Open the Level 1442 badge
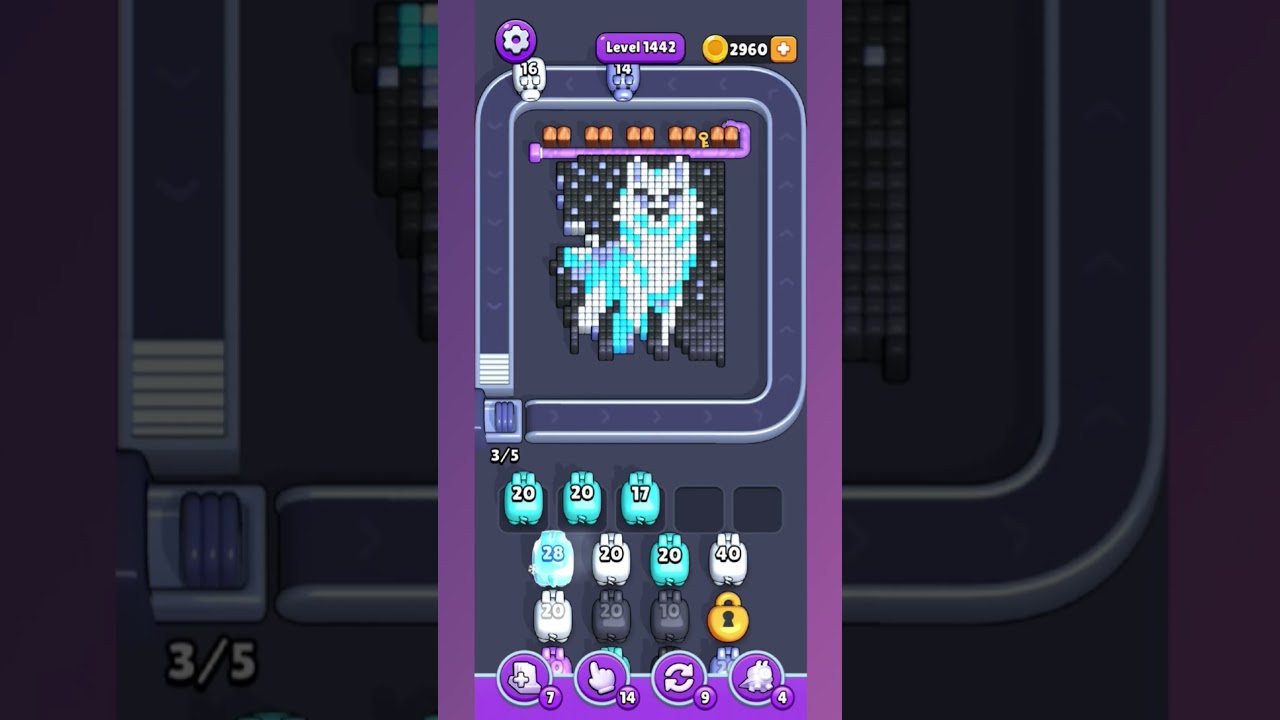 coord(639,46)
